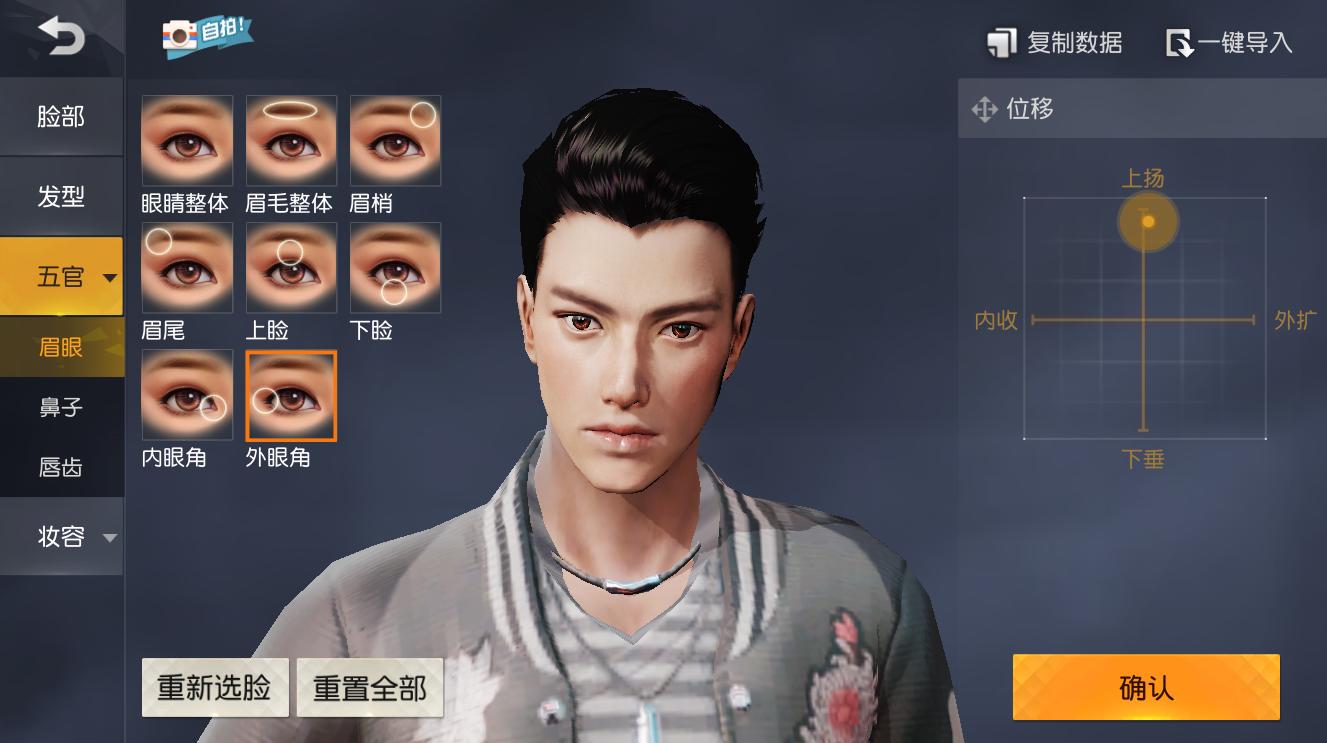Select the 眼睛整体 whole eye thumbnail

tap(187, 141)
